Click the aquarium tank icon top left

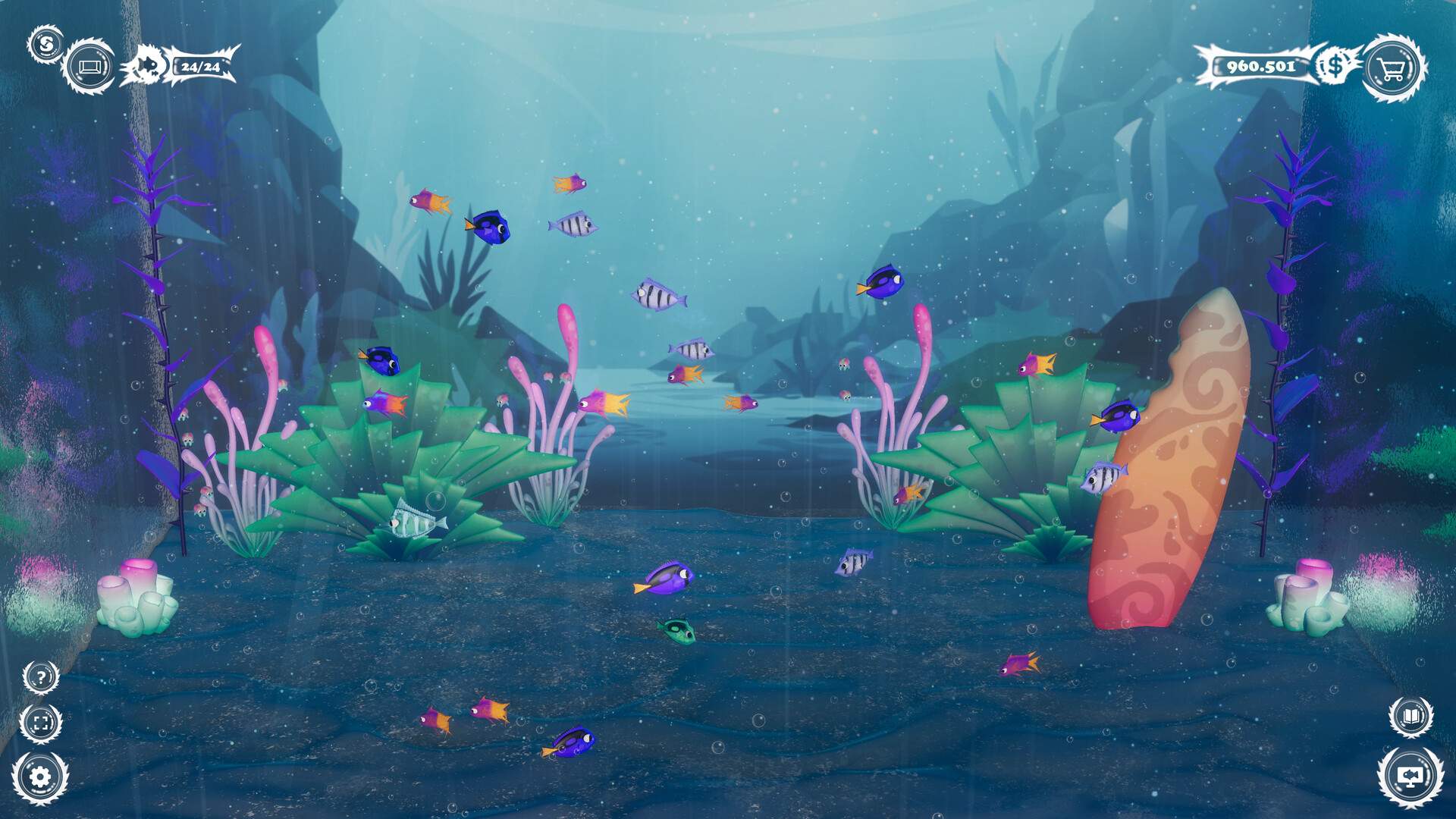pos(91,67)
